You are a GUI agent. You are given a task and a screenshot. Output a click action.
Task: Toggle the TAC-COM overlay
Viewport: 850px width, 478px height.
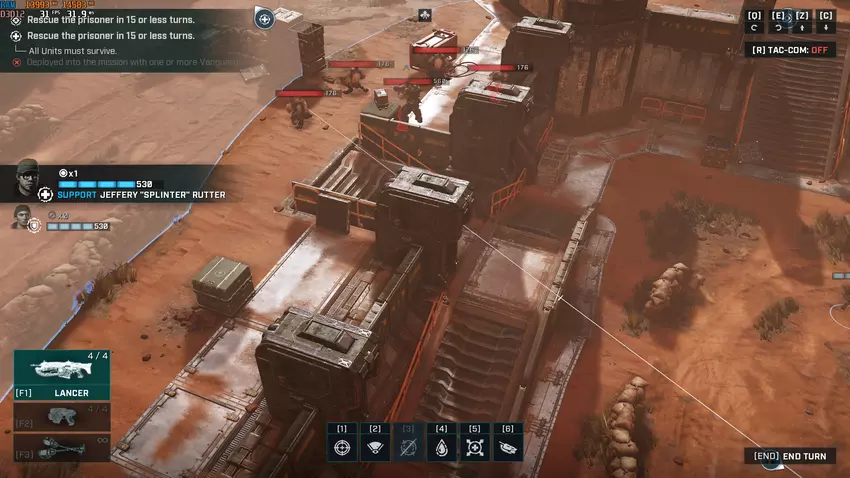(793, 49)
